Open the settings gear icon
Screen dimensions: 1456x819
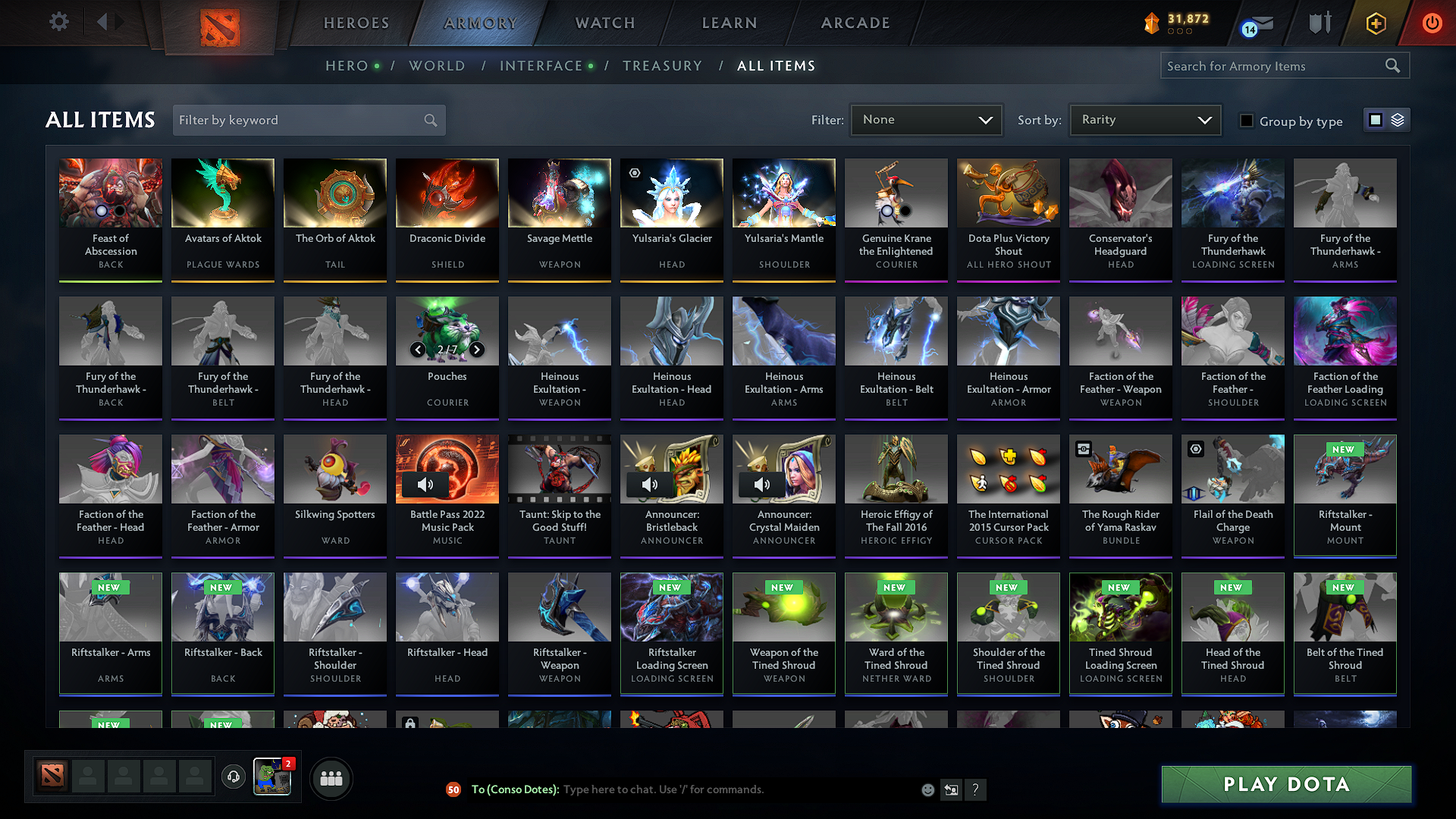[x=58, y=22]
